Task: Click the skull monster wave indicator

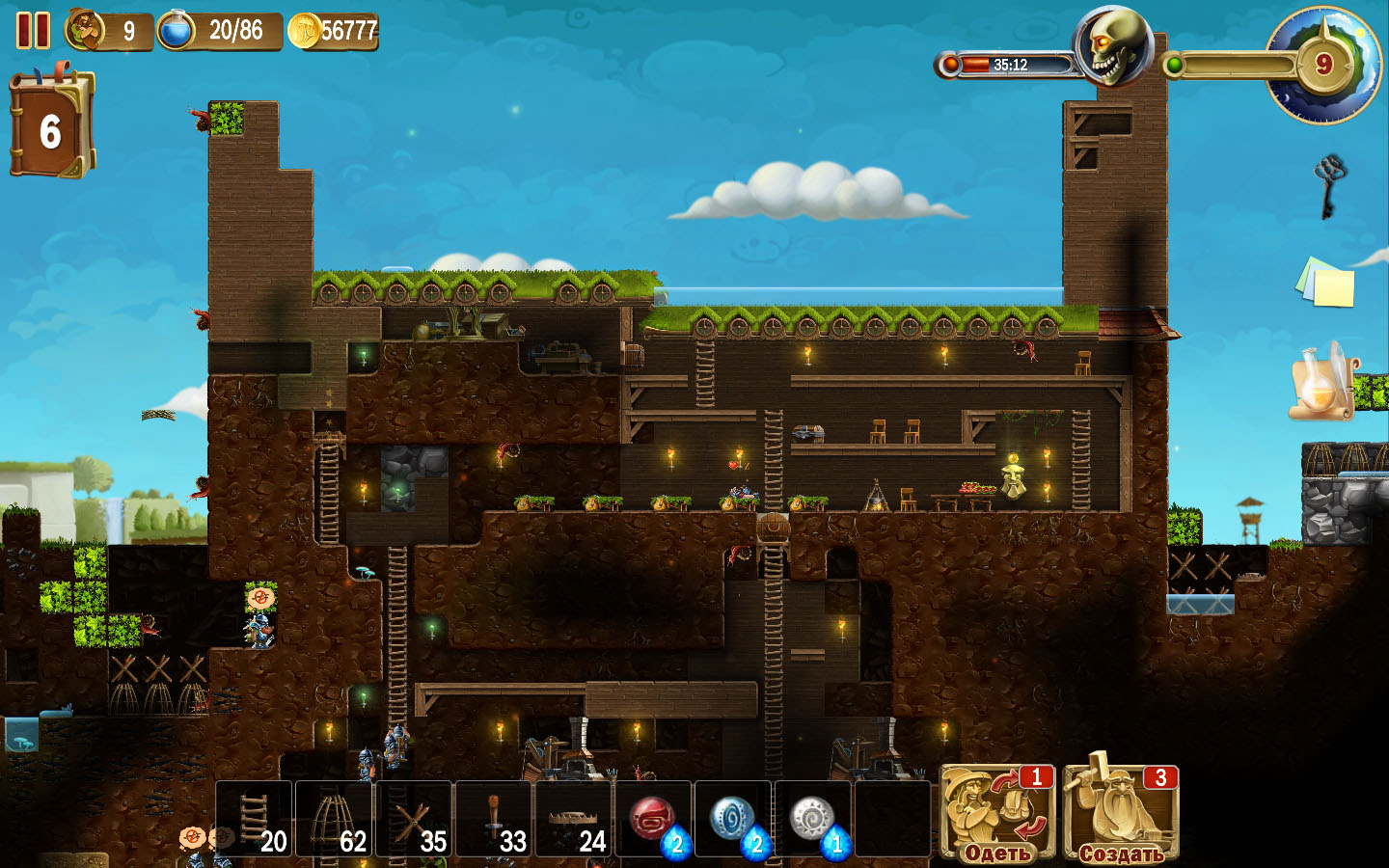Action: [1114, 45]
